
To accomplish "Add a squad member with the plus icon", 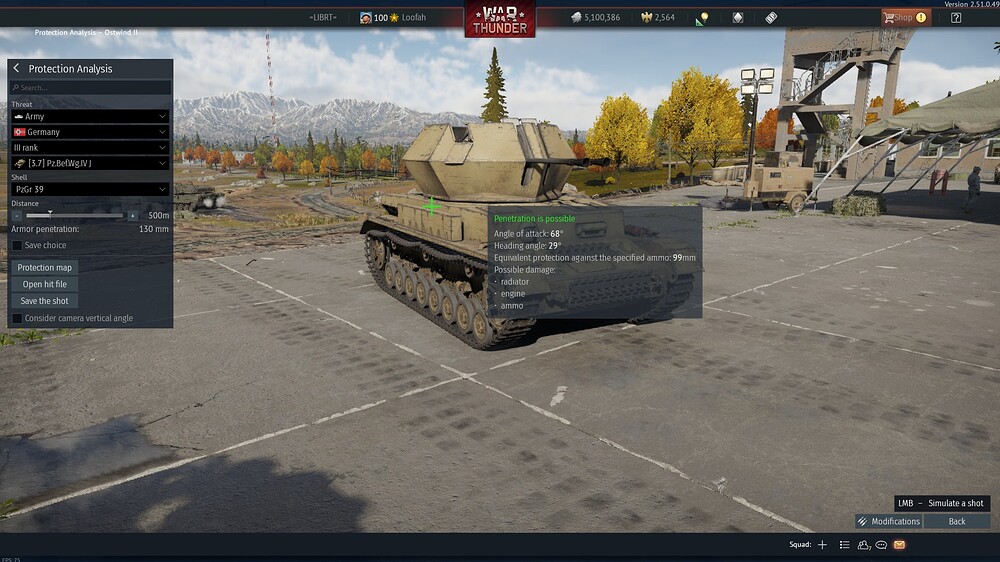I will point(822,545).
